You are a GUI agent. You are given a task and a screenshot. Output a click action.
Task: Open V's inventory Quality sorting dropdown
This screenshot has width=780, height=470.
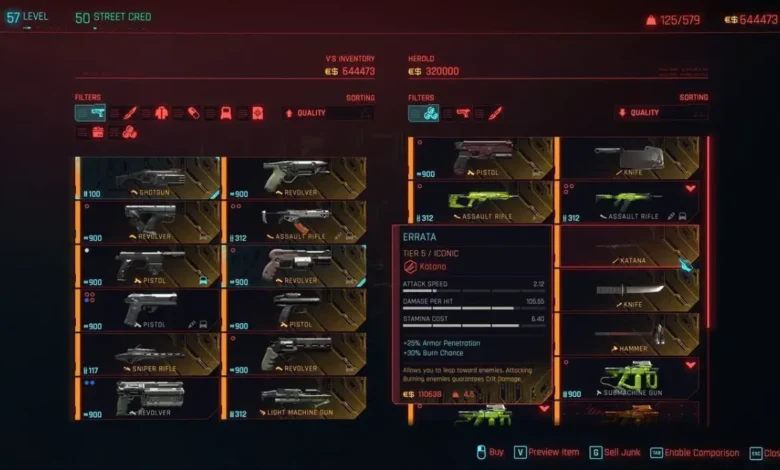pos(329,113)
